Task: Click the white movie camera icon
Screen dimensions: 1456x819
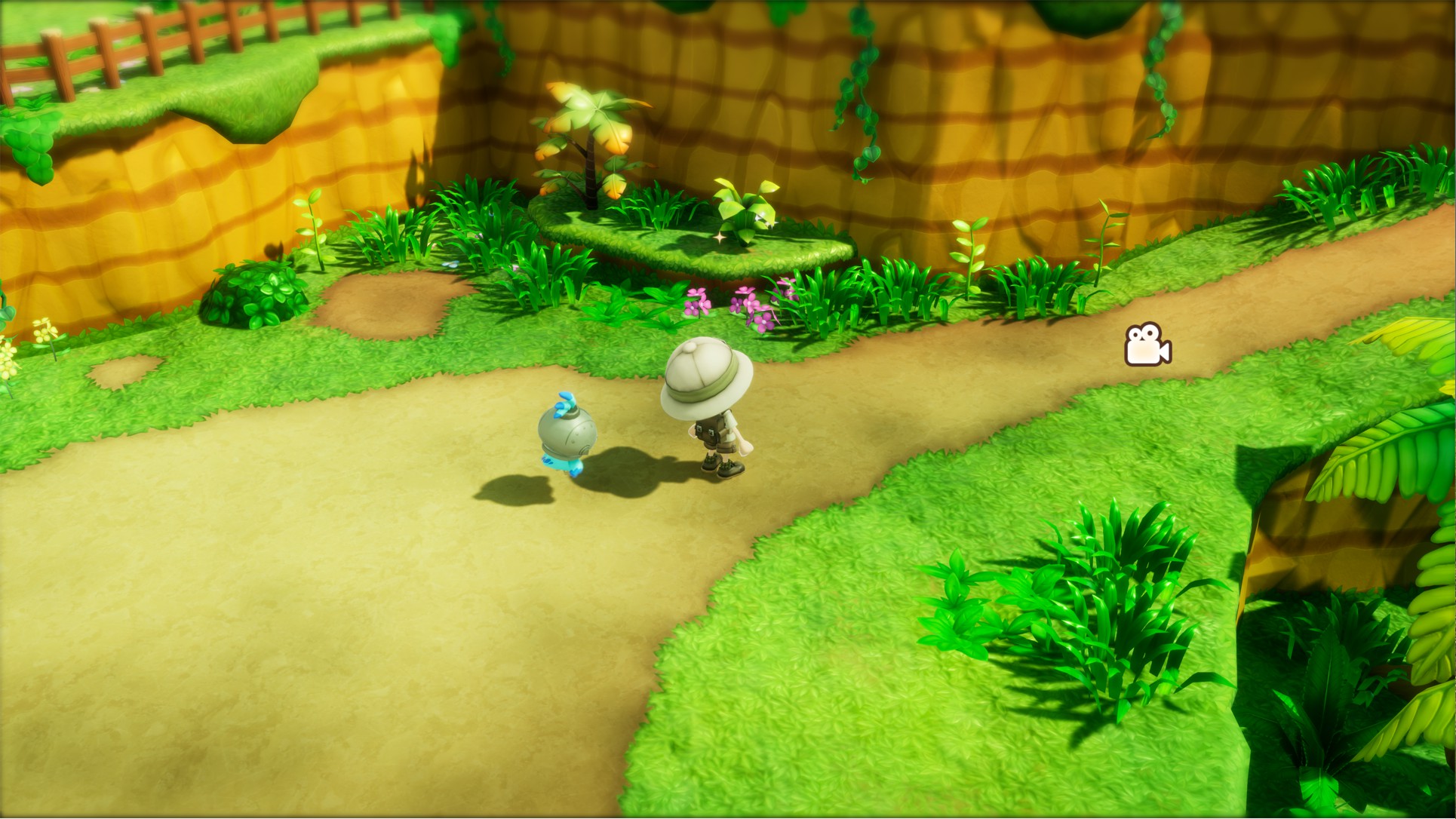Action: coord(1147,345)
